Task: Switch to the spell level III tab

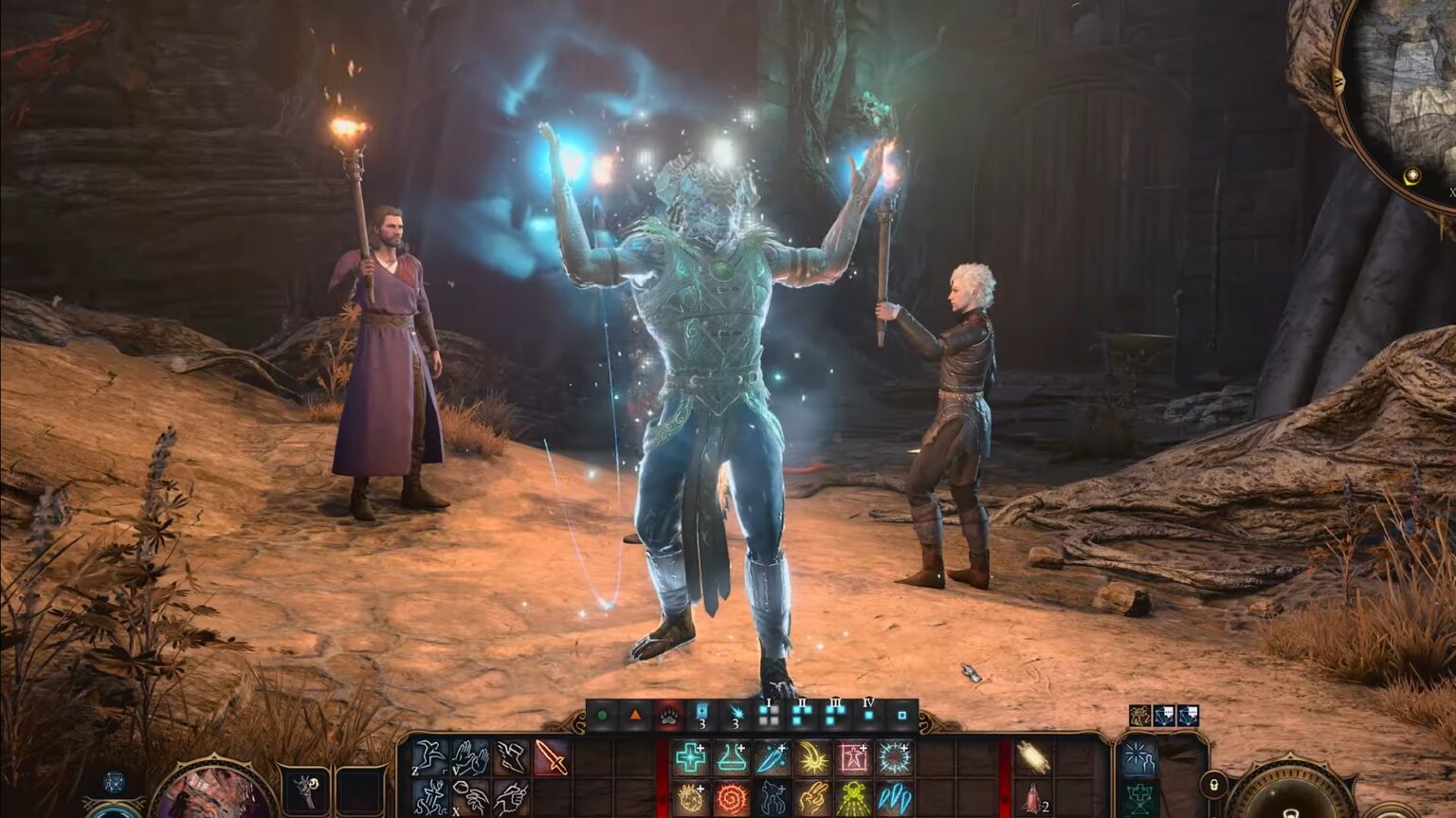Action: (833, 715)
